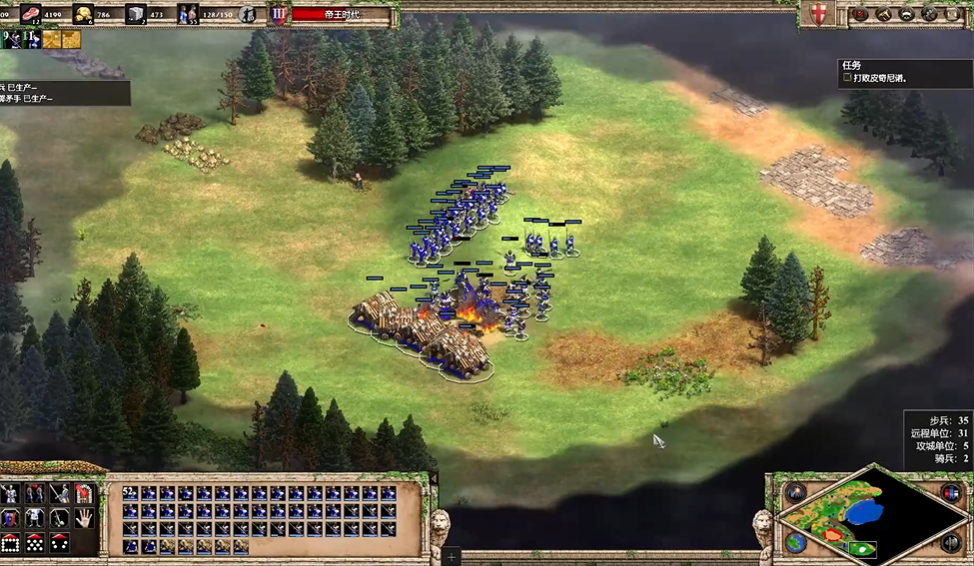Click the red cross civilization shield
The width and height of the screenshot is (974, 566).
pos(816,14)
